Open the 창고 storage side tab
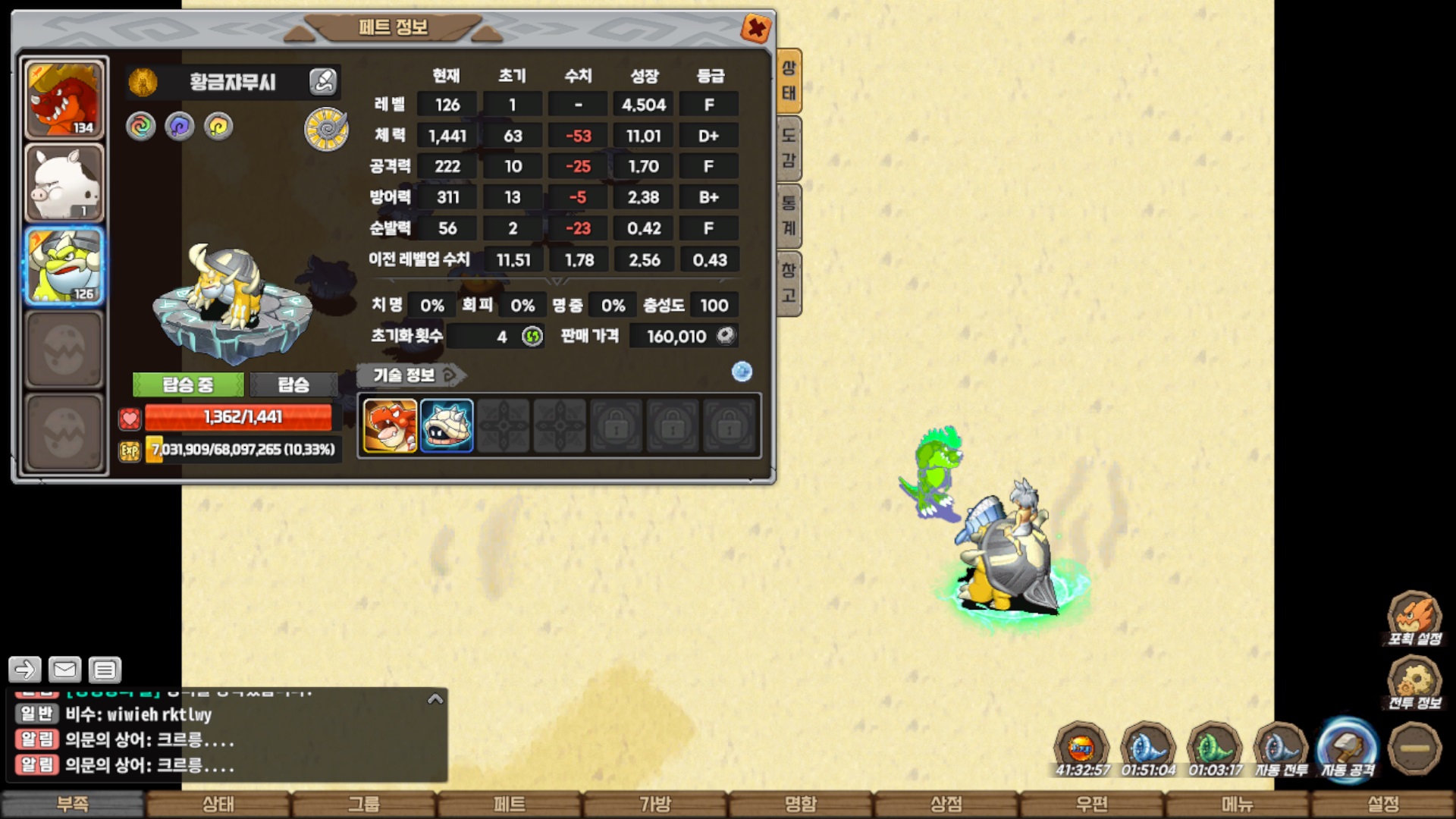This screenshot has height=819, width=1456. [x=789, y=282]
